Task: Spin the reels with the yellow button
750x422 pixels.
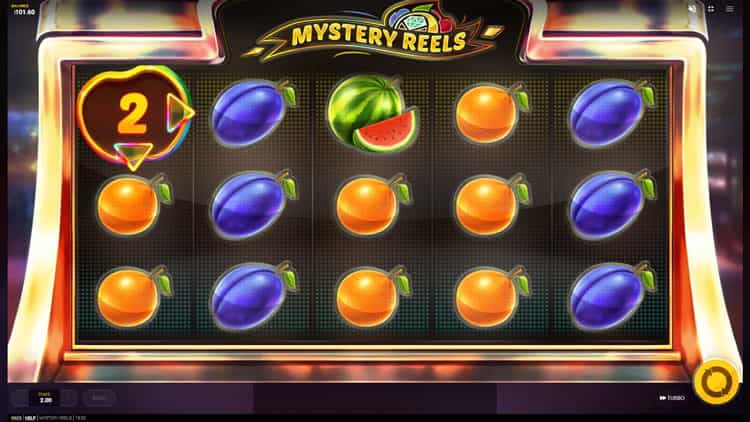Action: 716,383
